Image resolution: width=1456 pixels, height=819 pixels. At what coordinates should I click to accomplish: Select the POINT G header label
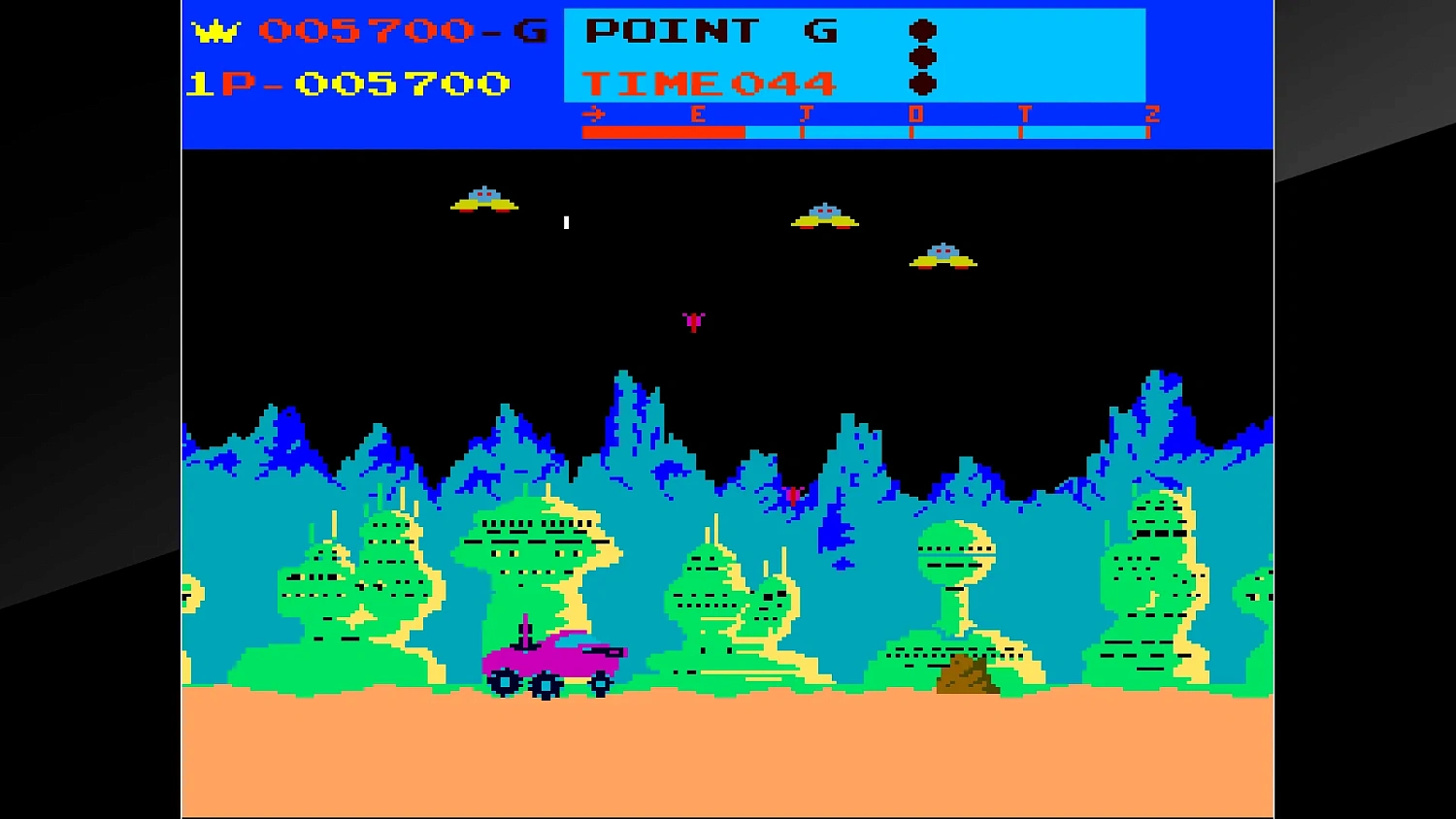point(711,32)
